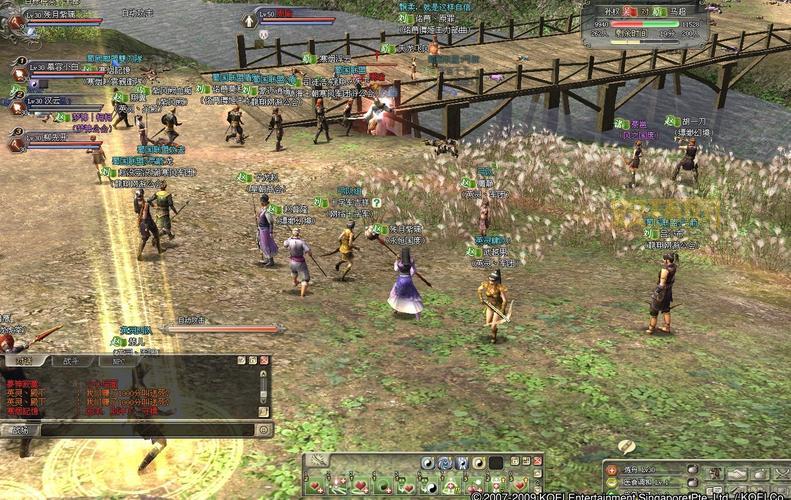Close the chat window with red X

tap(265, 359)
